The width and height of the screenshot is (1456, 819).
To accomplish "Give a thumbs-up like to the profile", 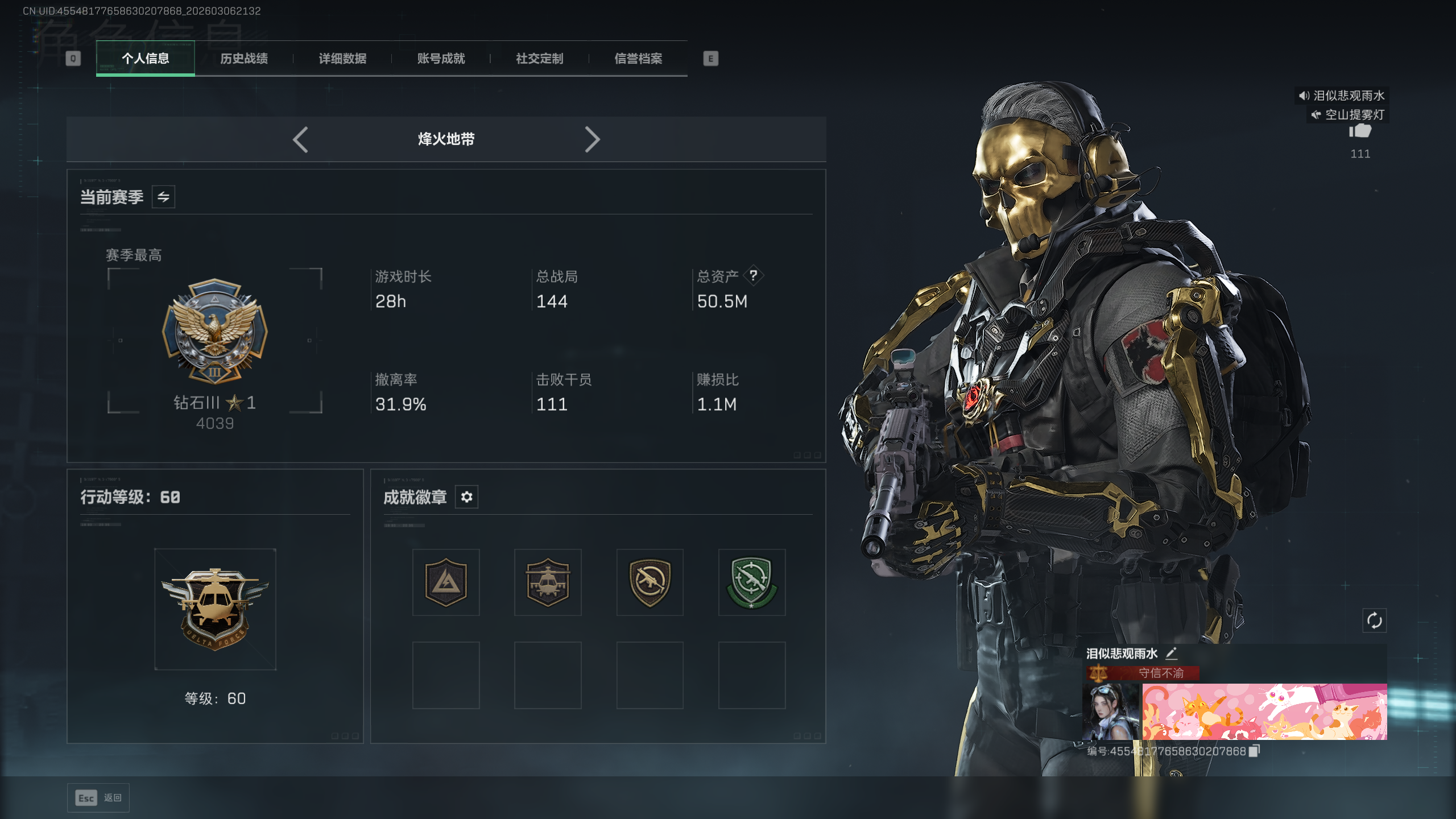I will (x=1360, y=132).
